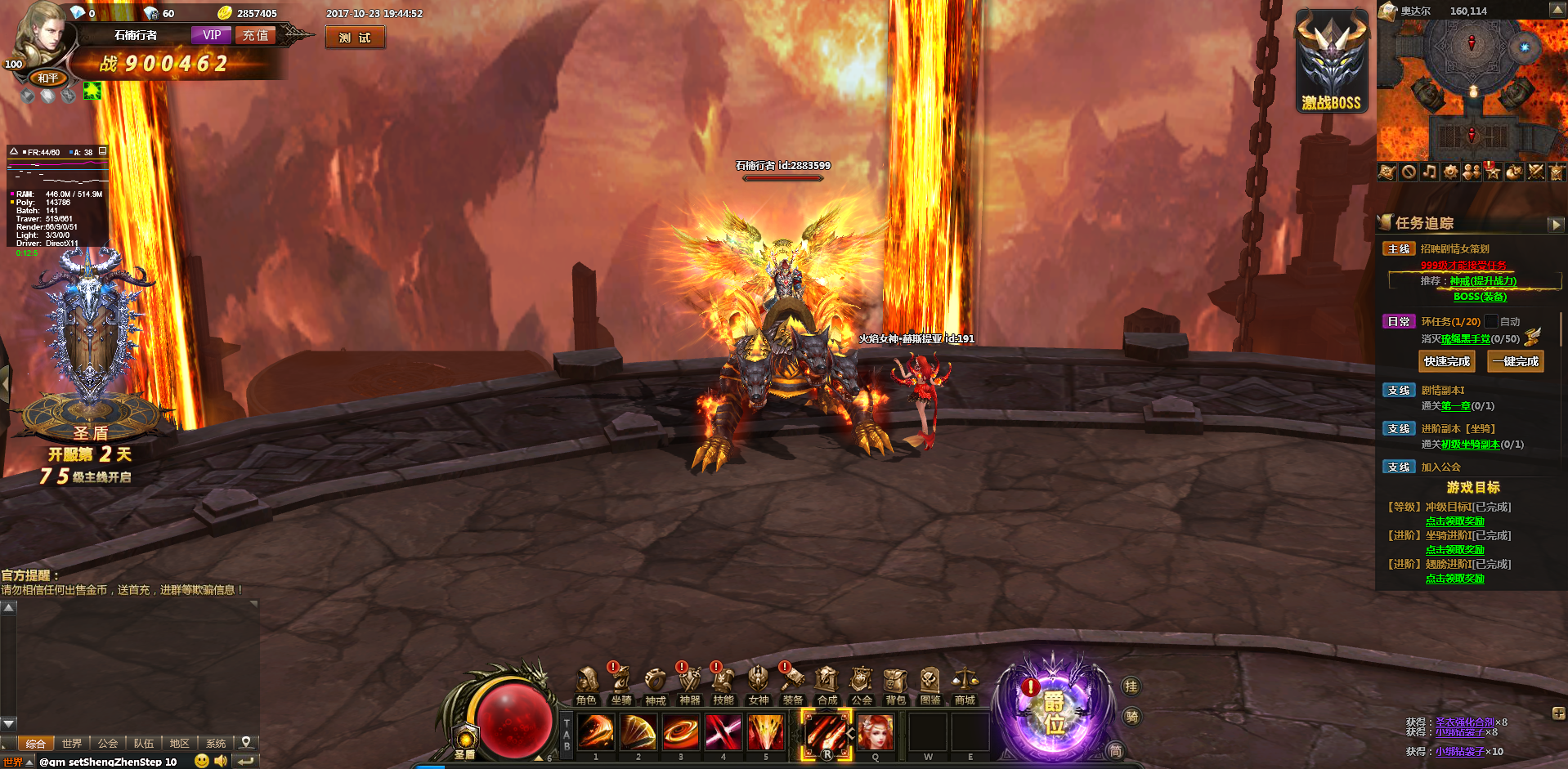The image size is (1568, 769).
Task: Click the music note icon under the minimap
Action: tap(1429, 172)
